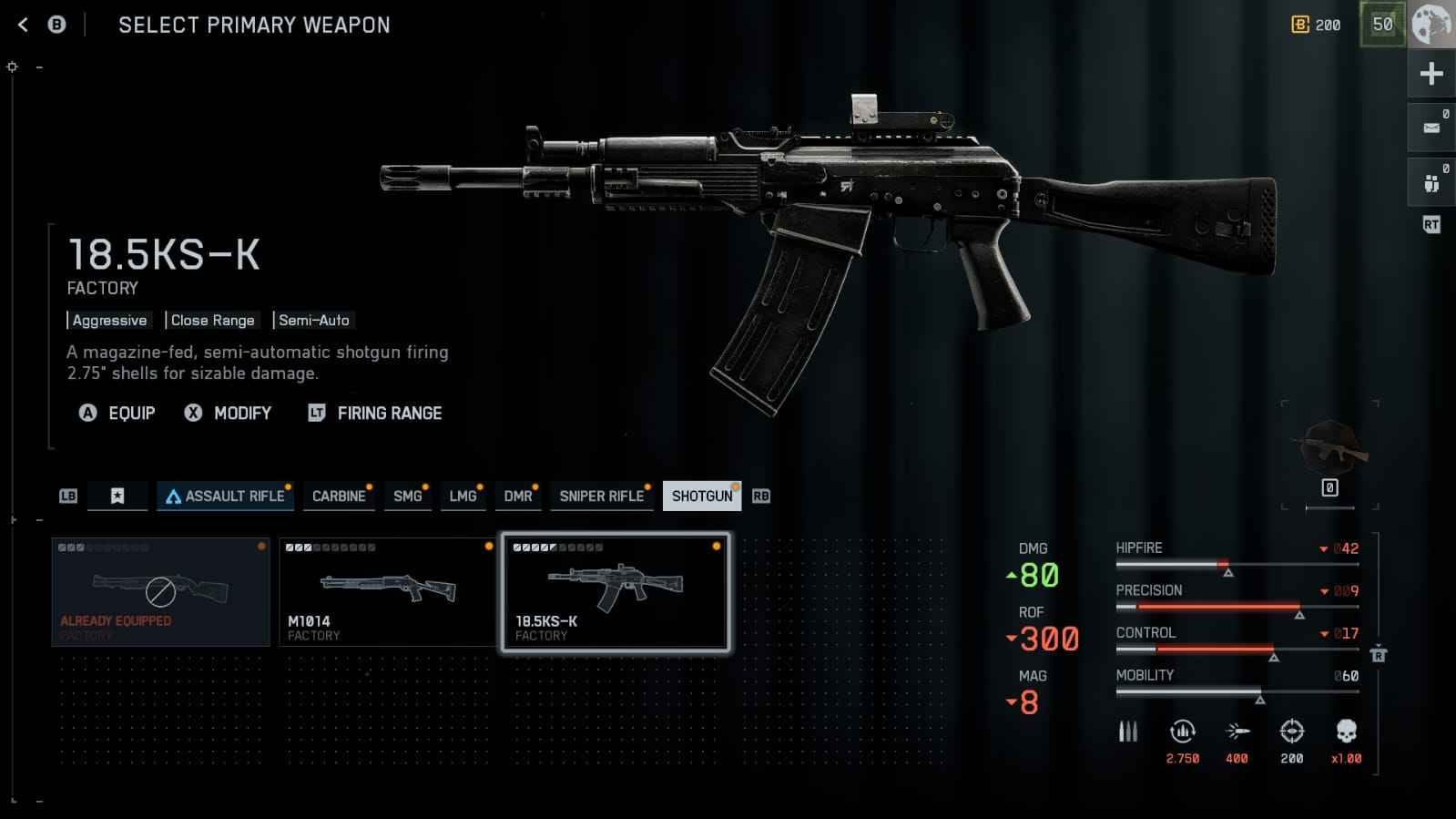Click the Already Equipped shotgun tile
1456x819 pixels.
coord(160,592)
